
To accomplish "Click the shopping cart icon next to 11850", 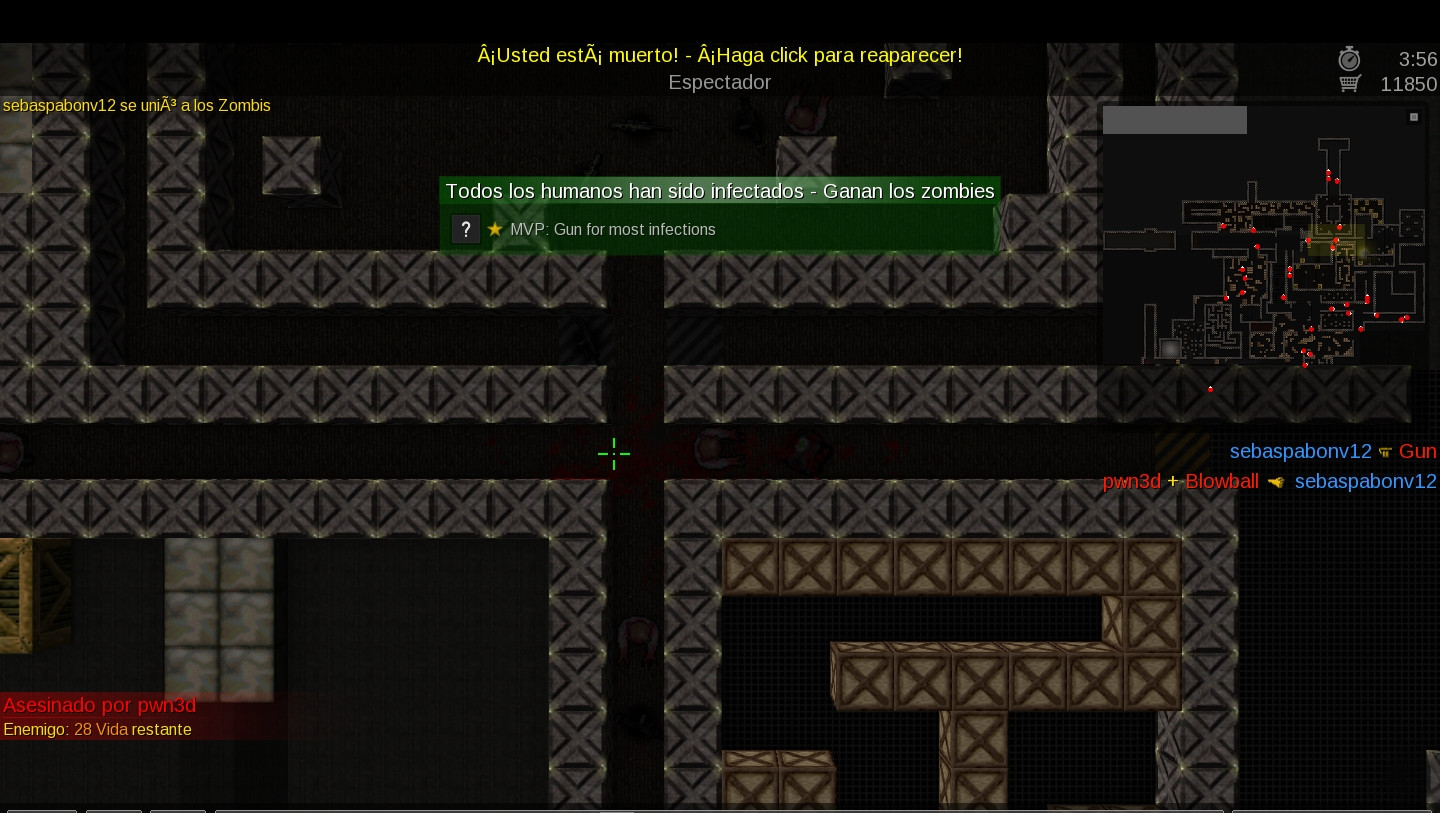I will 1349,84.
